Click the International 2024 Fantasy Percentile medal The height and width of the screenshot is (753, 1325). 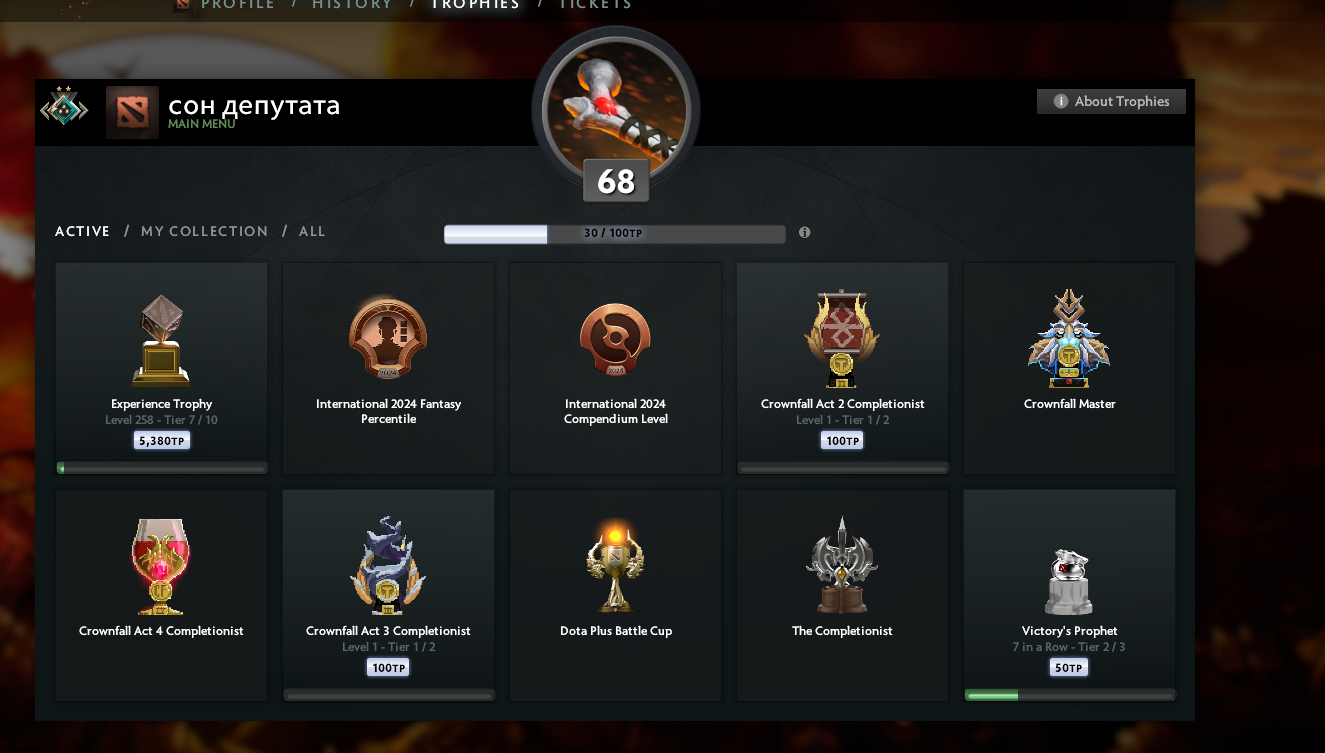(x=388, y=337)
